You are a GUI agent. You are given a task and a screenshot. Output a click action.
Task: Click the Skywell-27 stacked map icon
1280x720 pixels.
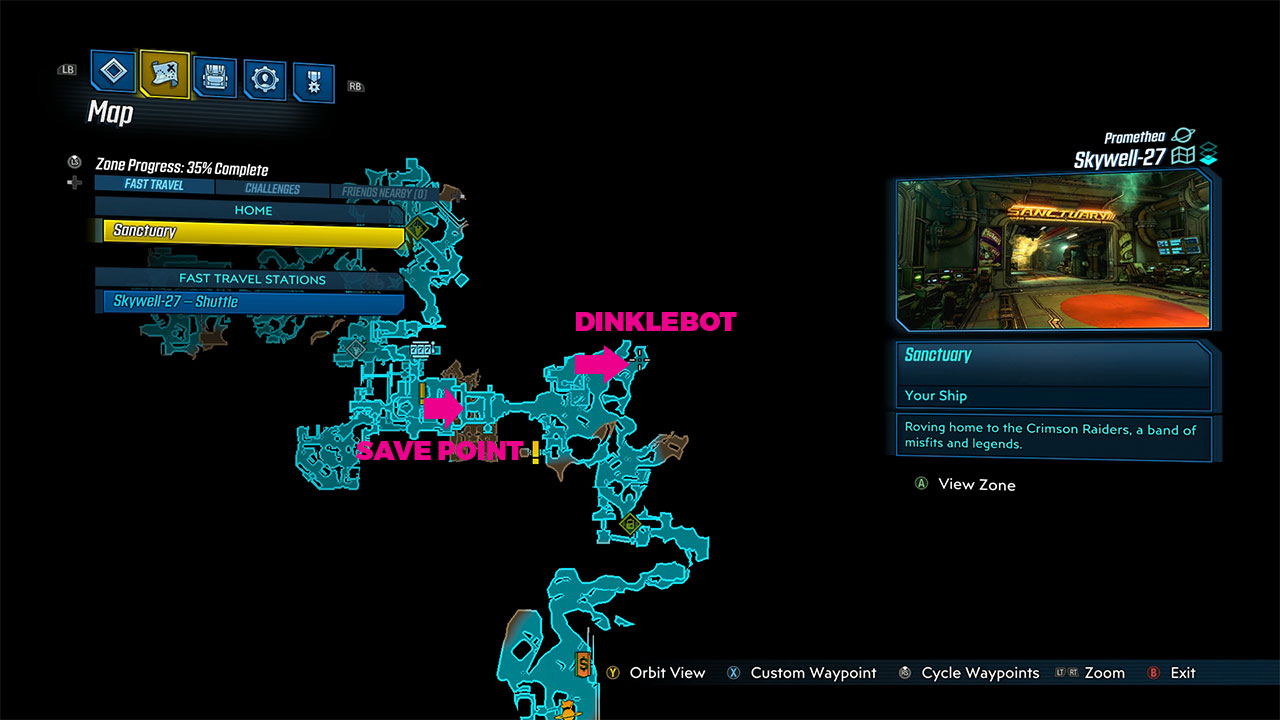coord(1208,153)
